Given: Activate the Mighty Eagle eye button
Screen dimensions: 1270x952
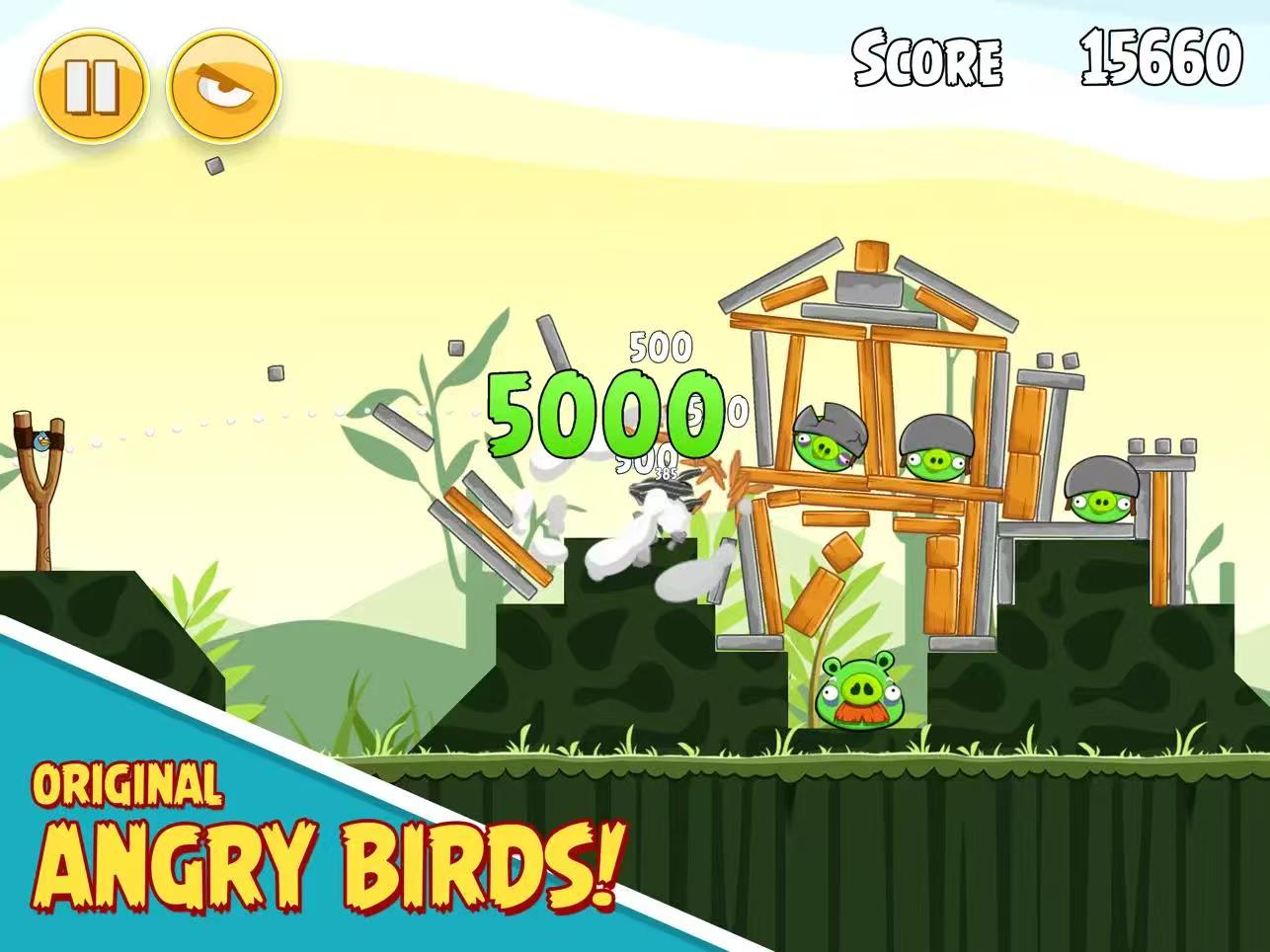Looking at the screenshot, I should click(225, 86).
